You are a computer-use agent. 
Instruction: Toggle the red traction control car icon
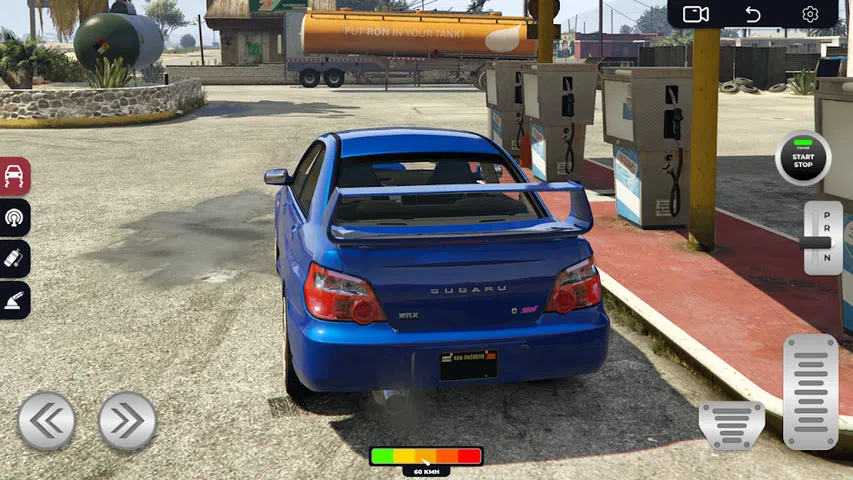(15, 176)
